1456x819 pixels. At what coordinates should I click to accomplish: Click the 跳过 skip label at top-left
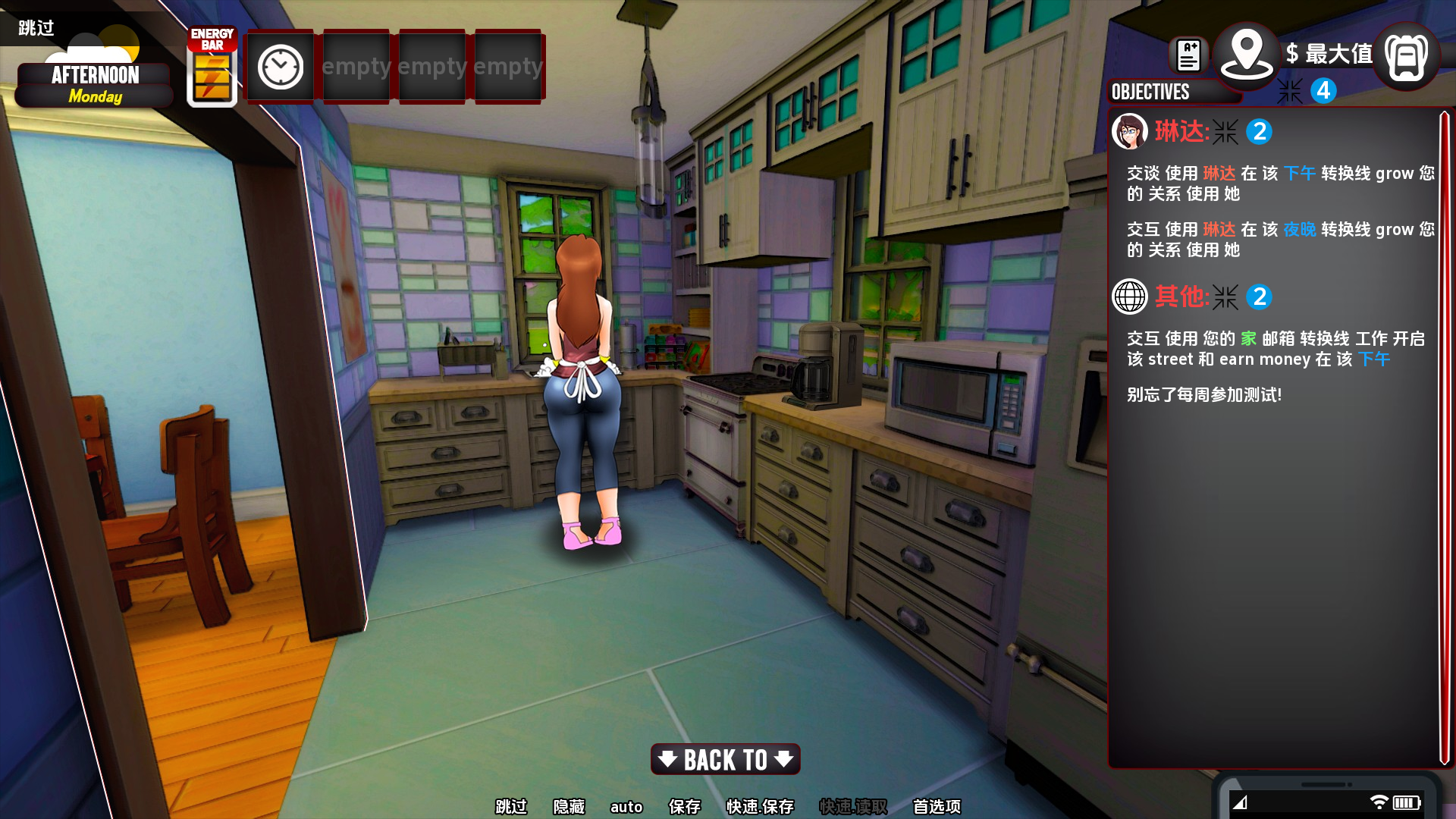pyautogui.click(x=36, y=28)
